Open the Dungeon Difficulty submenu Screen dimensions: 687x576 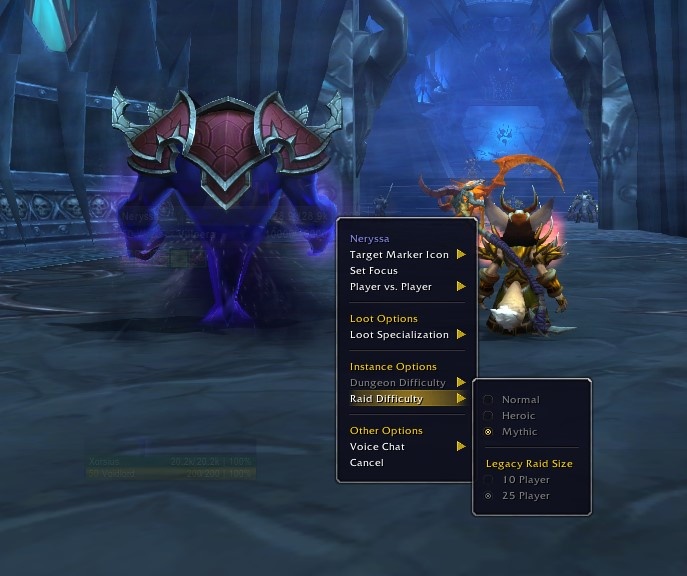[398, 383]
